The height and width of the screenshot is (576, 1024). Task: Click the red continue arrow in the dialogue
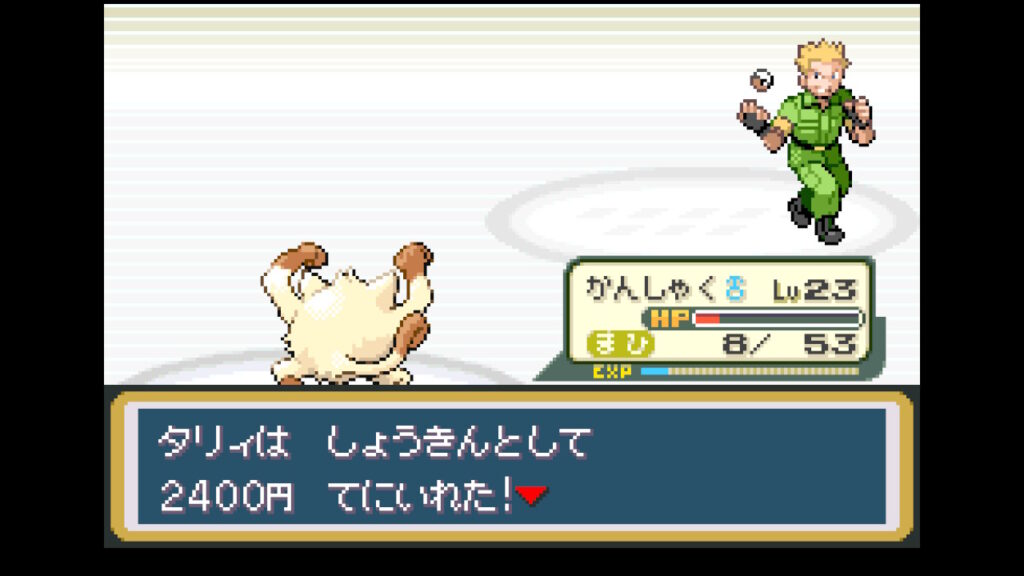(x=532, y=495)
